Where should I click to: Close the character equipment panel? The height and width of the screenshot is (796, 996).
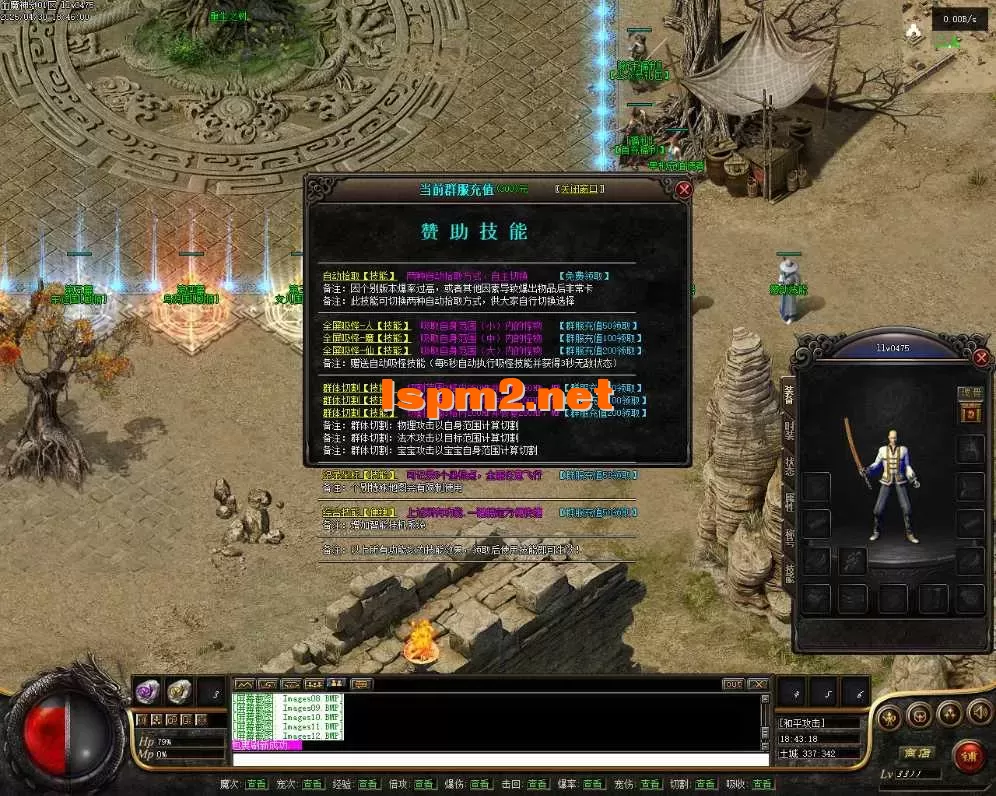(981, 357)
